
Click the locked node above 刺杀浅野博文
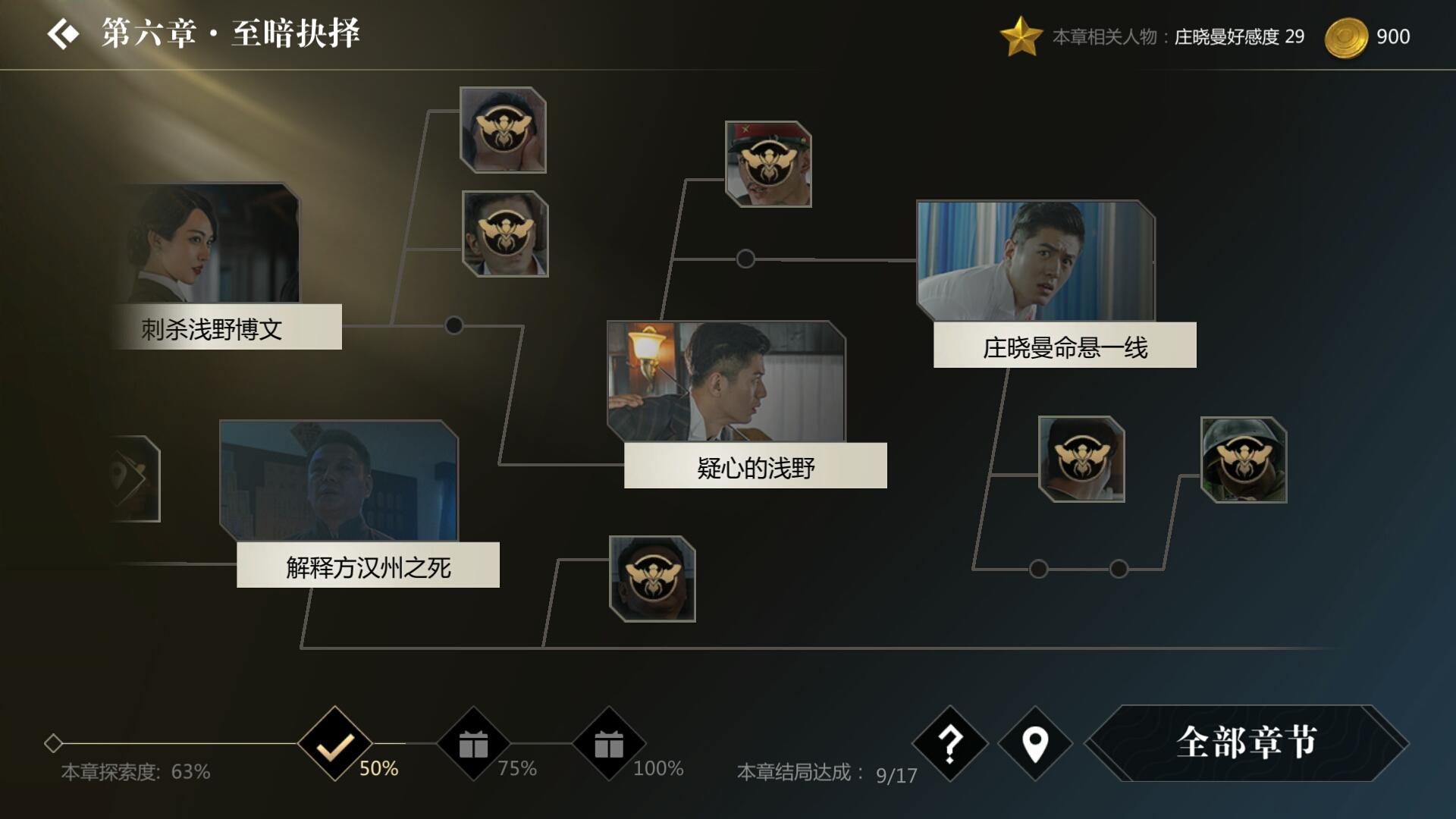(503, 130)
